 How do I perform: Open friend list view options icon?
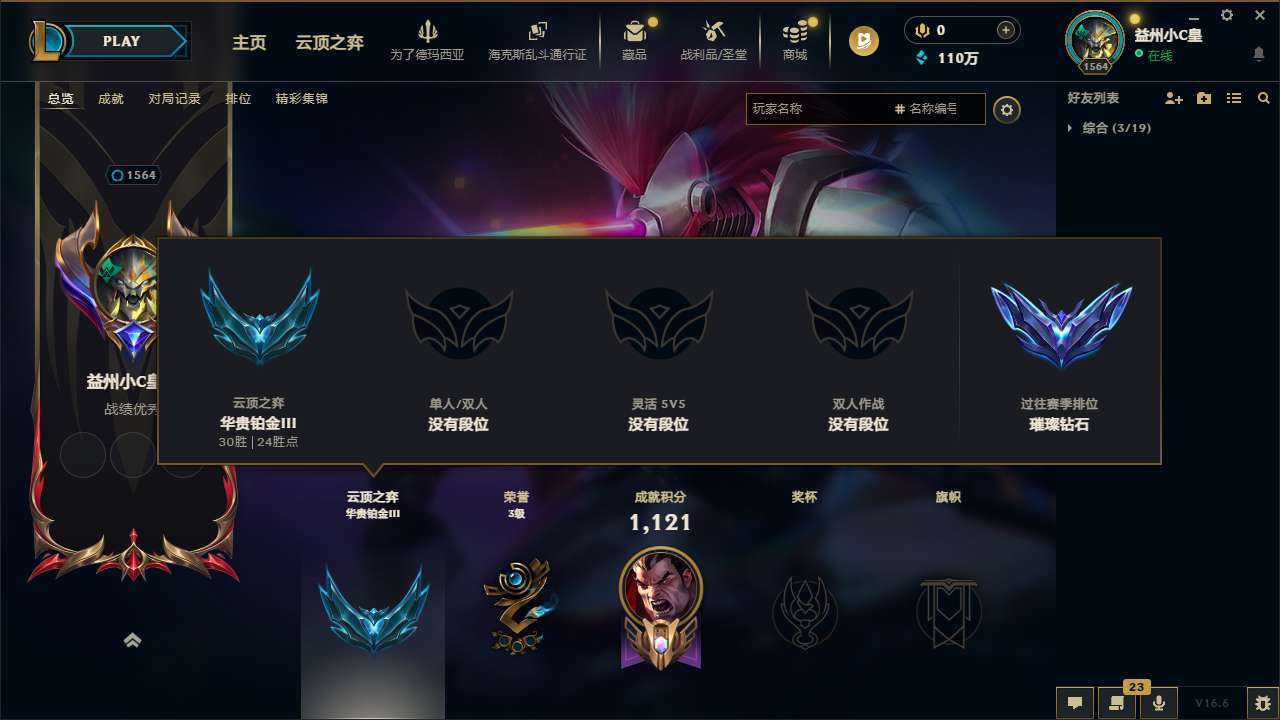[x=1233, y=98]
